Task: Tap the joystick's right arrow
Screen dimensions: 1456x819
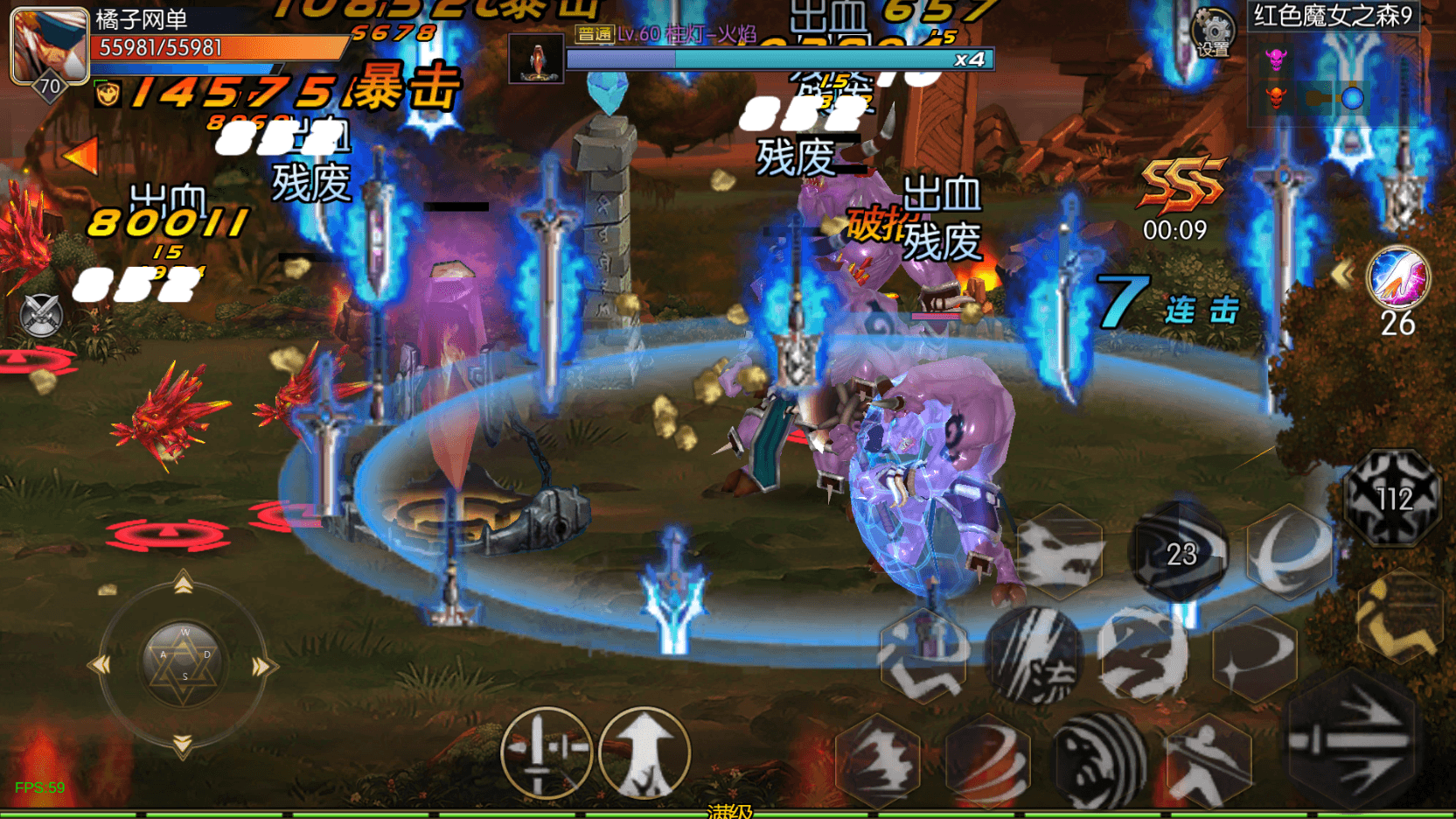Action: coord(261,668)
